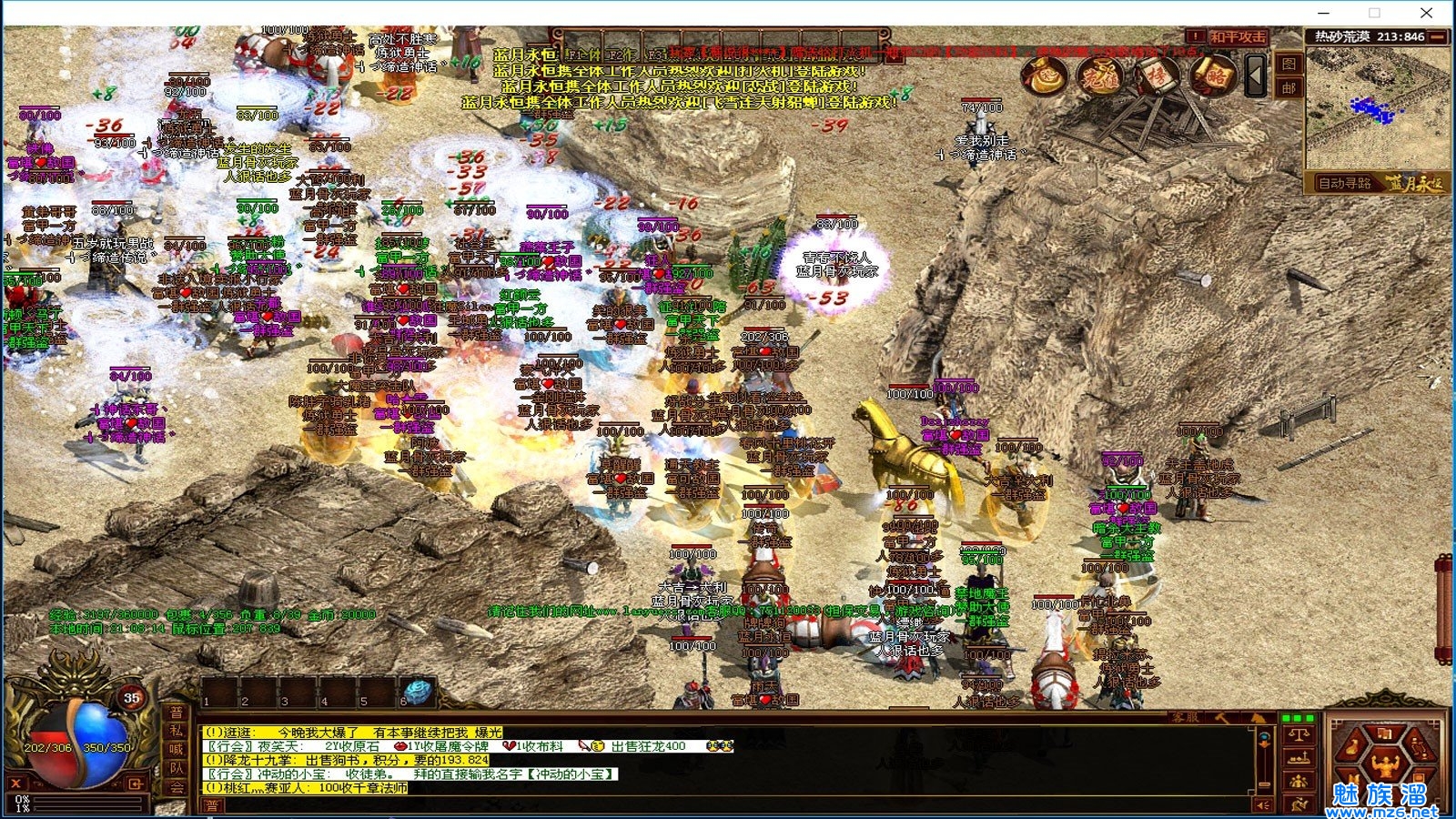The height and width of the screenshot is (819, 1456).
Task: Switch to the 队 team chat channel
Action: coord(177,769)
